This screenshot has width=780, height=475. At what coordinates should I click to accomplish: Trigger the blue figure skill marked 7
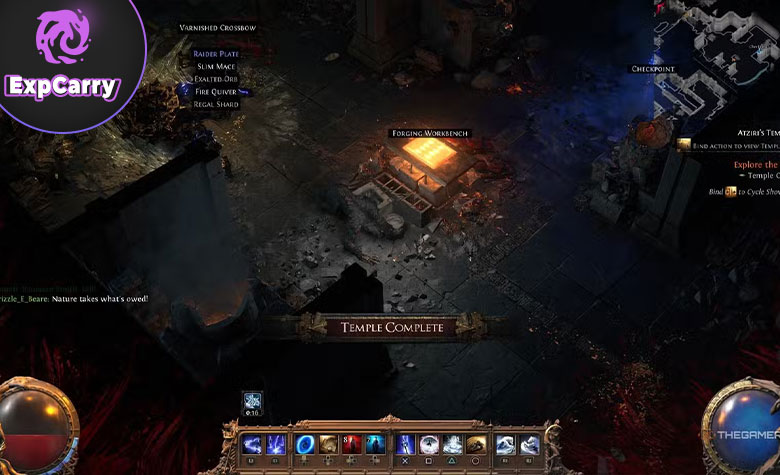point(375,445)
